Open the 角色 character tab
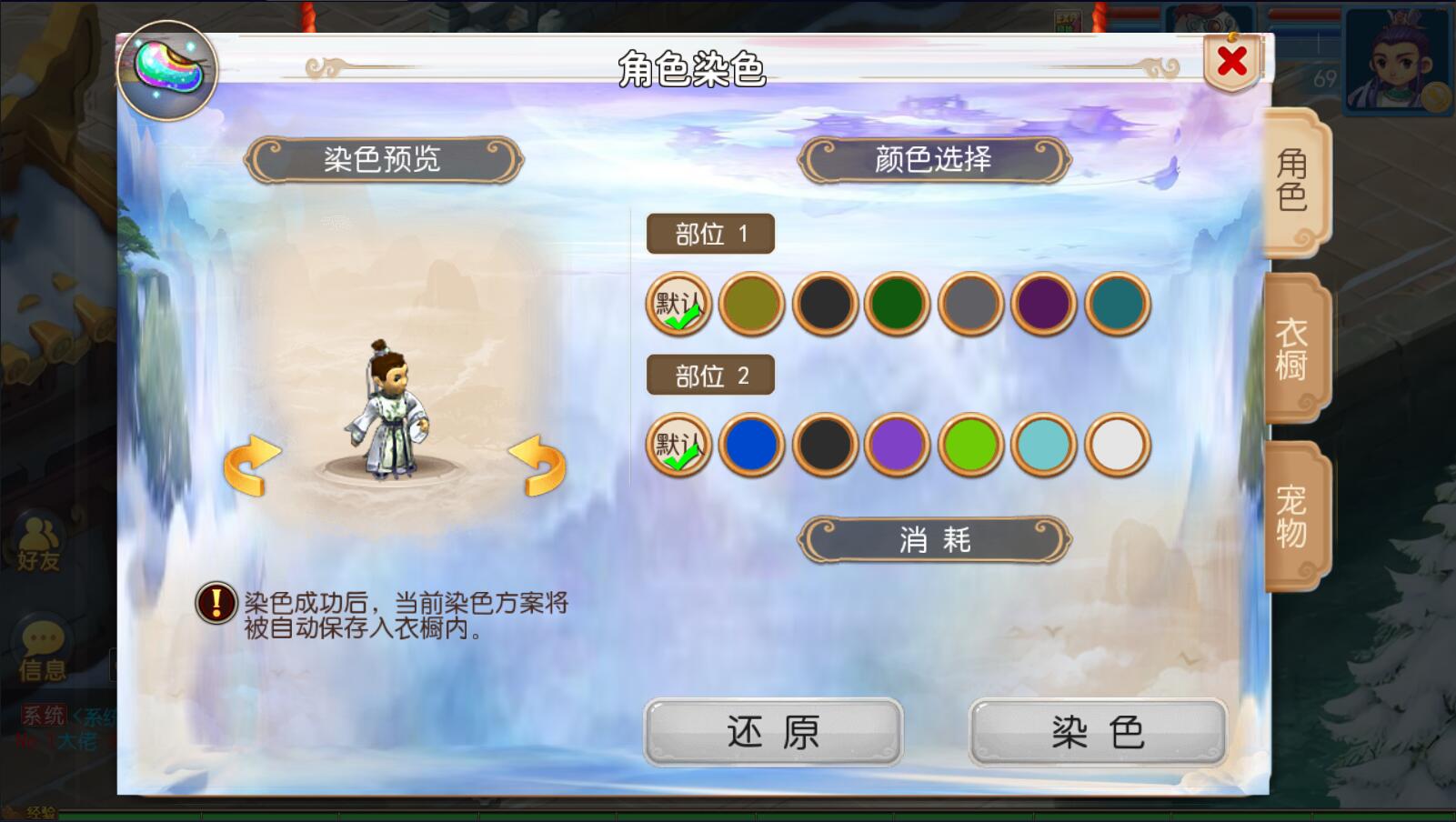Viewport: 1456px width, 822px height. click(x=1292, y=180)
